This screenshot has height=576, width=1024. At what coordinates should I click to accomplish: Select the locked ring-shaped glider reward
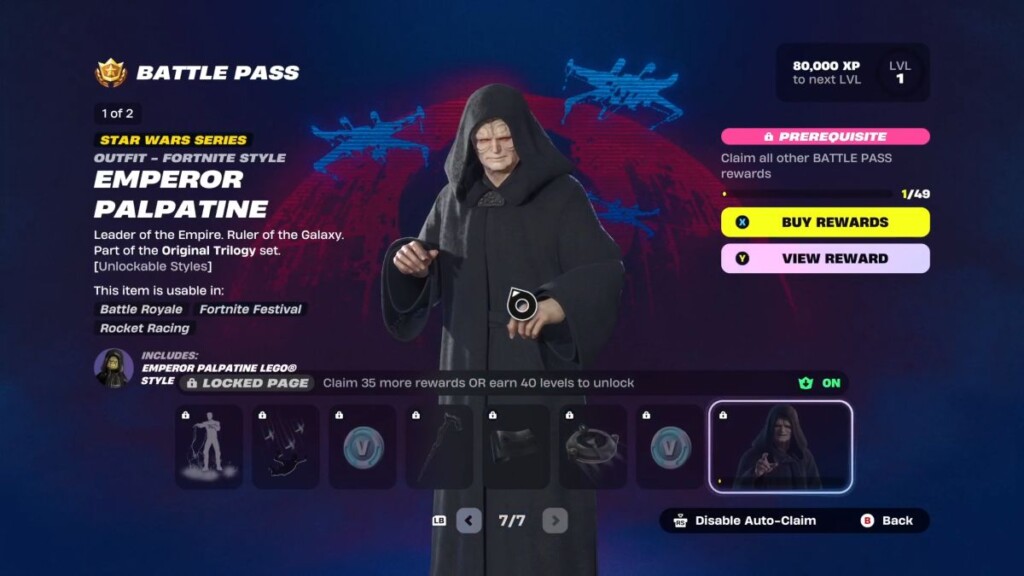pyautogui.click(x=593, y=446)
